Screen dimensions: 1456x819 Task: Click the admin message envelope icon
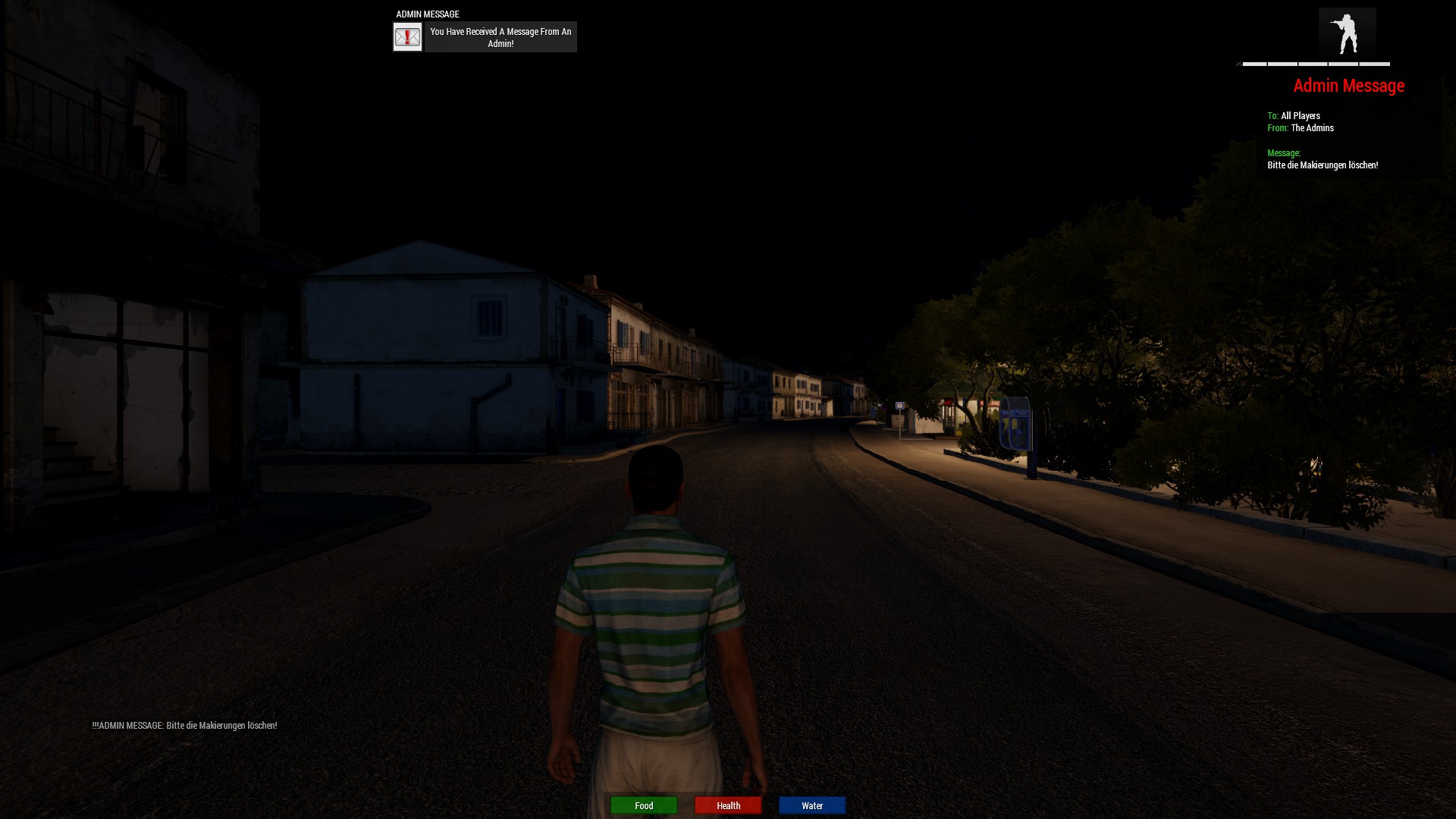pos(407,37)
